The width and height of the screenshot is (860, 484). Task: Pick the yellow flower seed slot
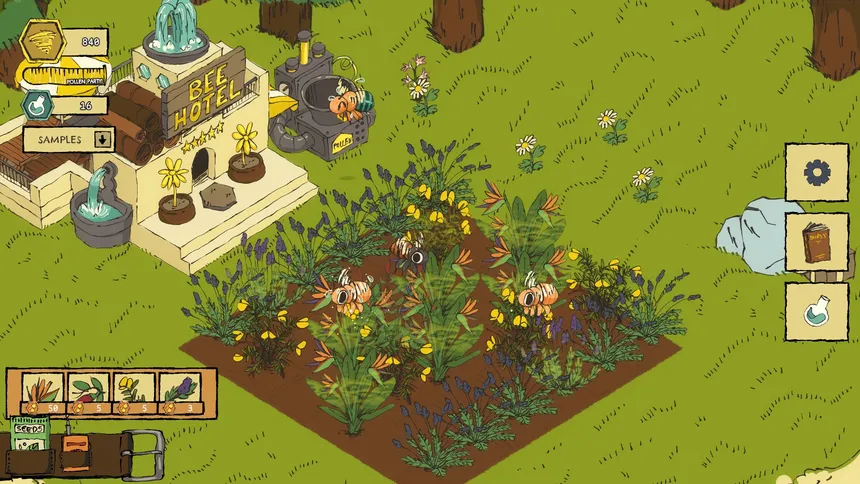(134, 391)
